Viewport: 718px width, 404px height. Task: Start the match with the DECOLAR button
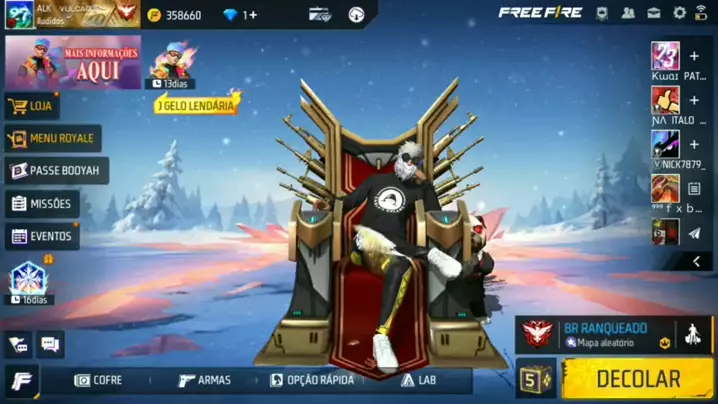pyautogui.click(x=637, y=379)
